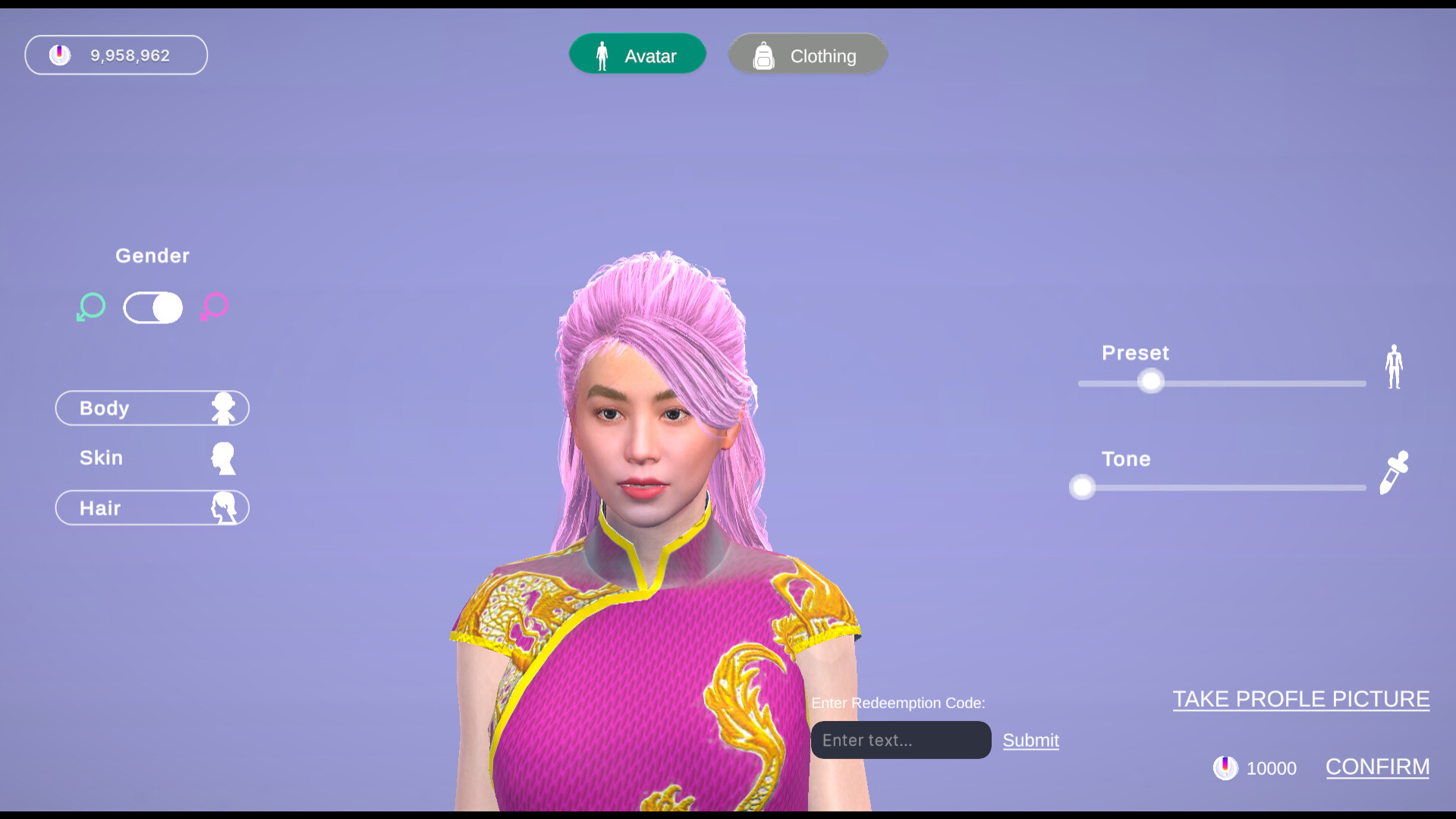The height and width of the screenshot is (819, 1456).
Task: Toggle the Gender switch
Action: [153, 307]
